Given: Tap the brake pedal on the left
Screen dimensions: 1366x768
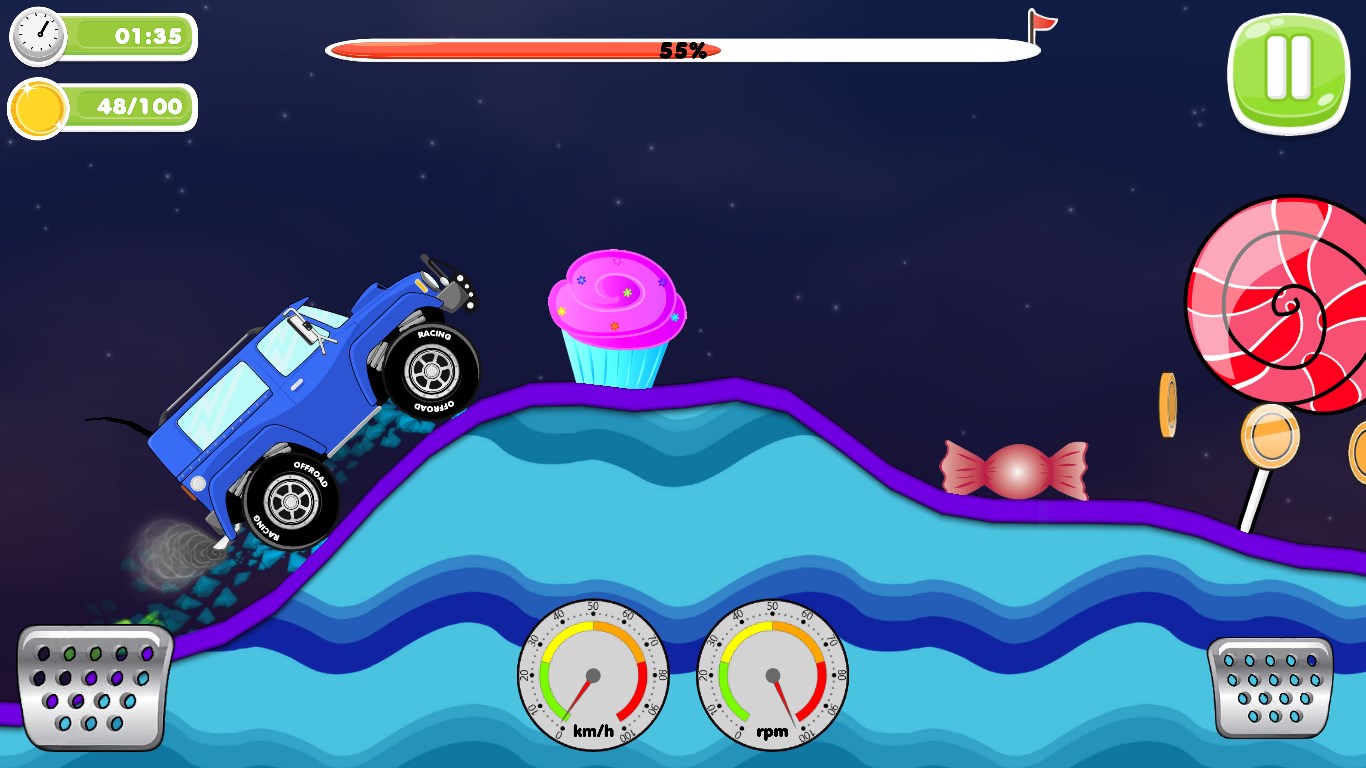Looking at the screenshot, I should pyautogui.click(x=94, y=687).
